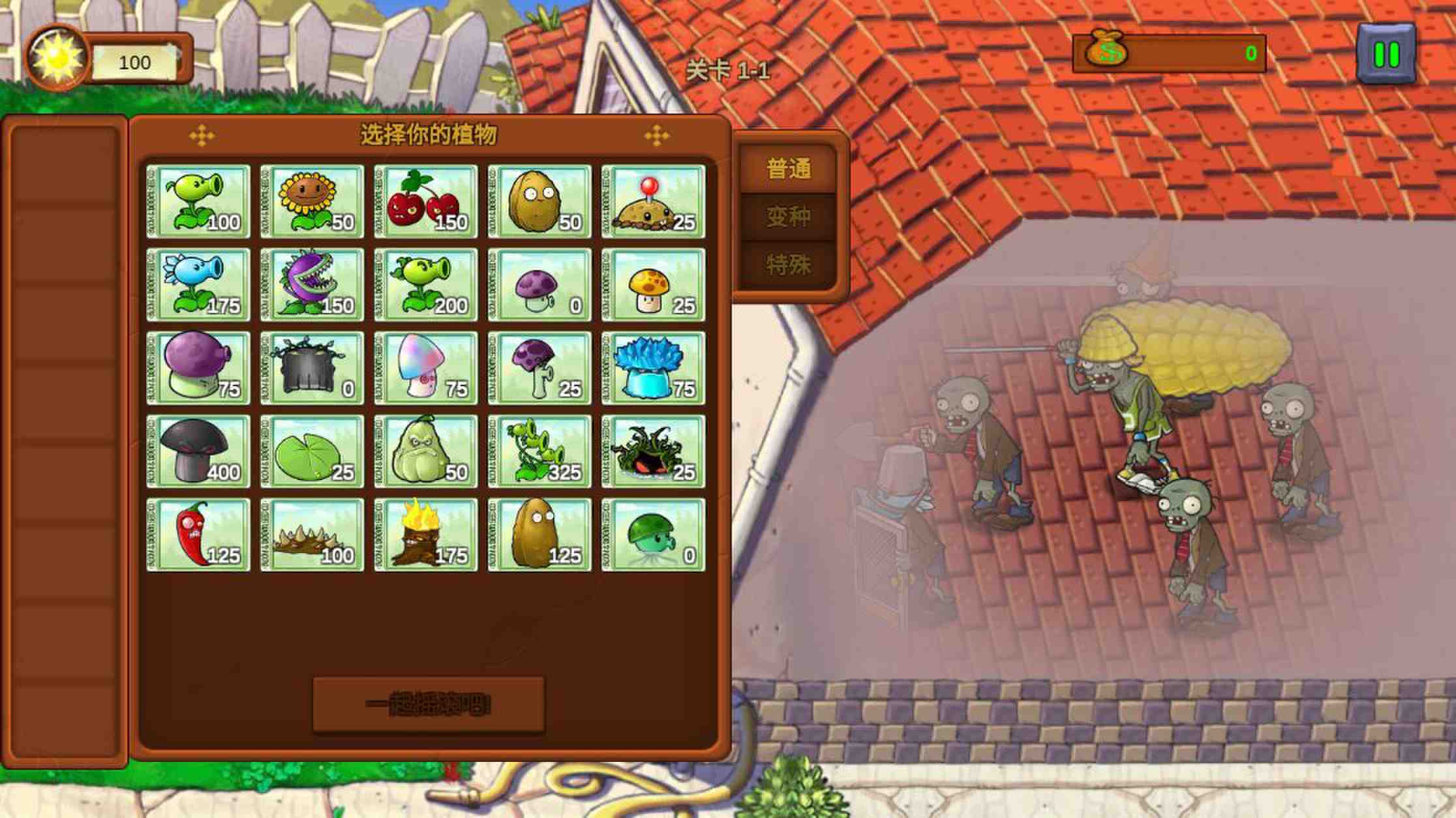Select the Chomper seed card

(313, 285)
